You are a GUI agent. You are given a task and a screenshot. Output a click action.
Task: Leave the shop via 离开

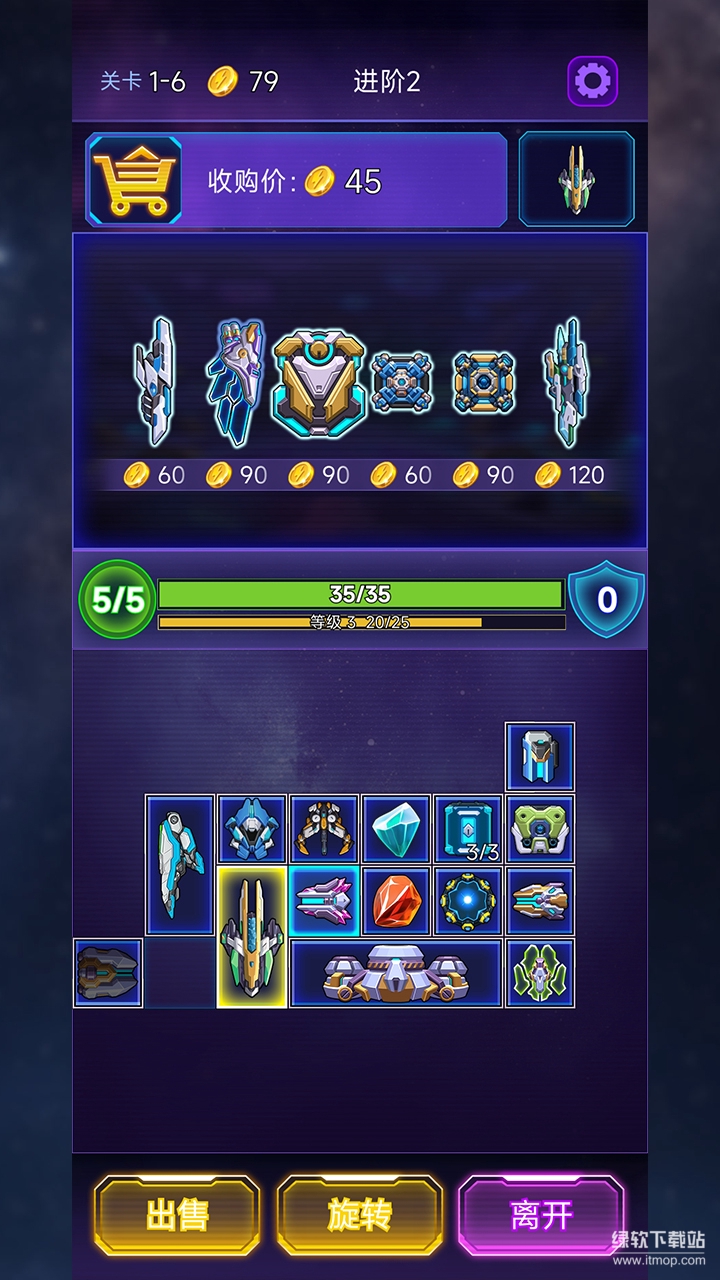coord(541,1215)
